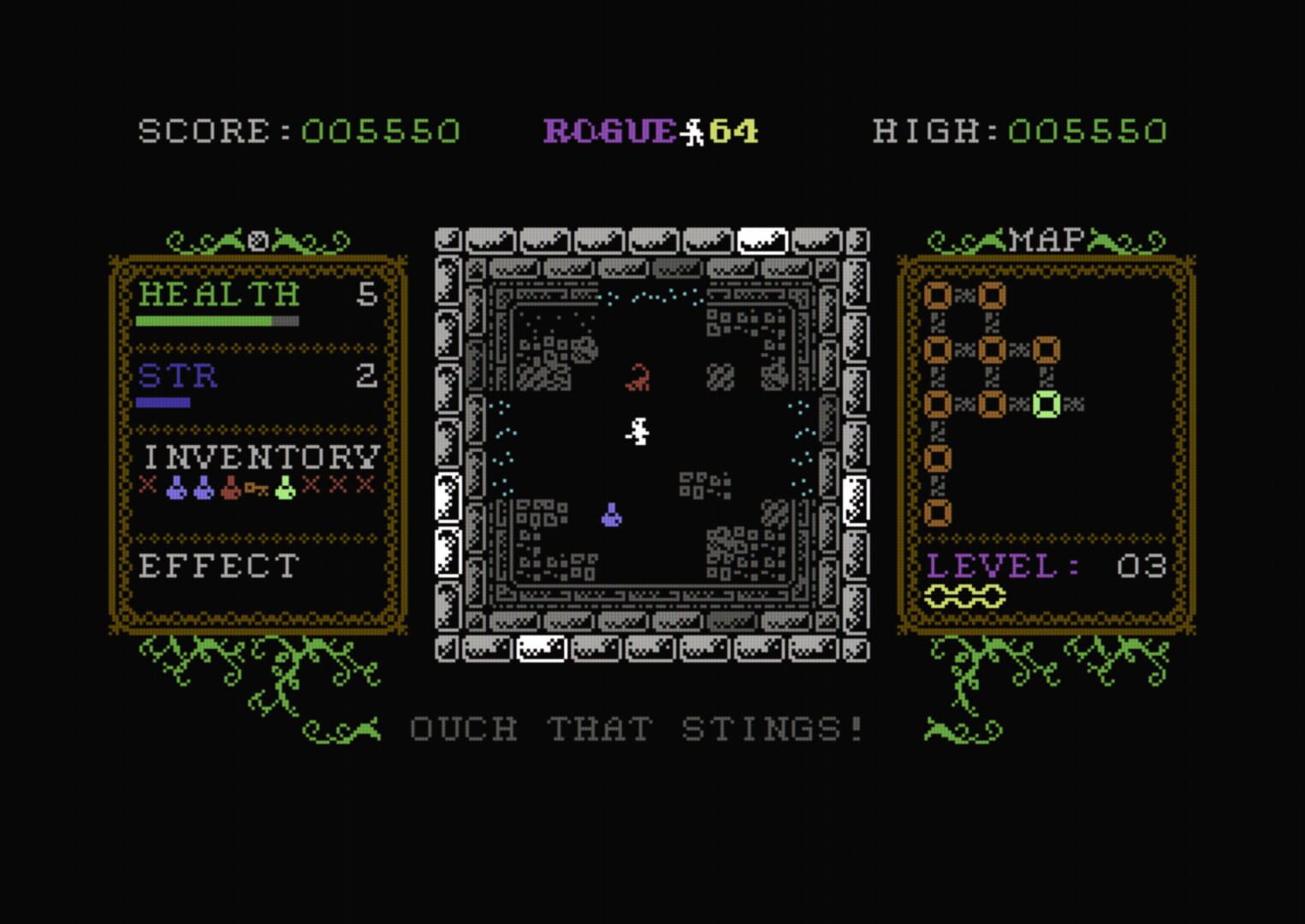This screenshot has width=1305, height=924.
Task: Select the second blue potion in inventory
Action: (x=204, y=489)
